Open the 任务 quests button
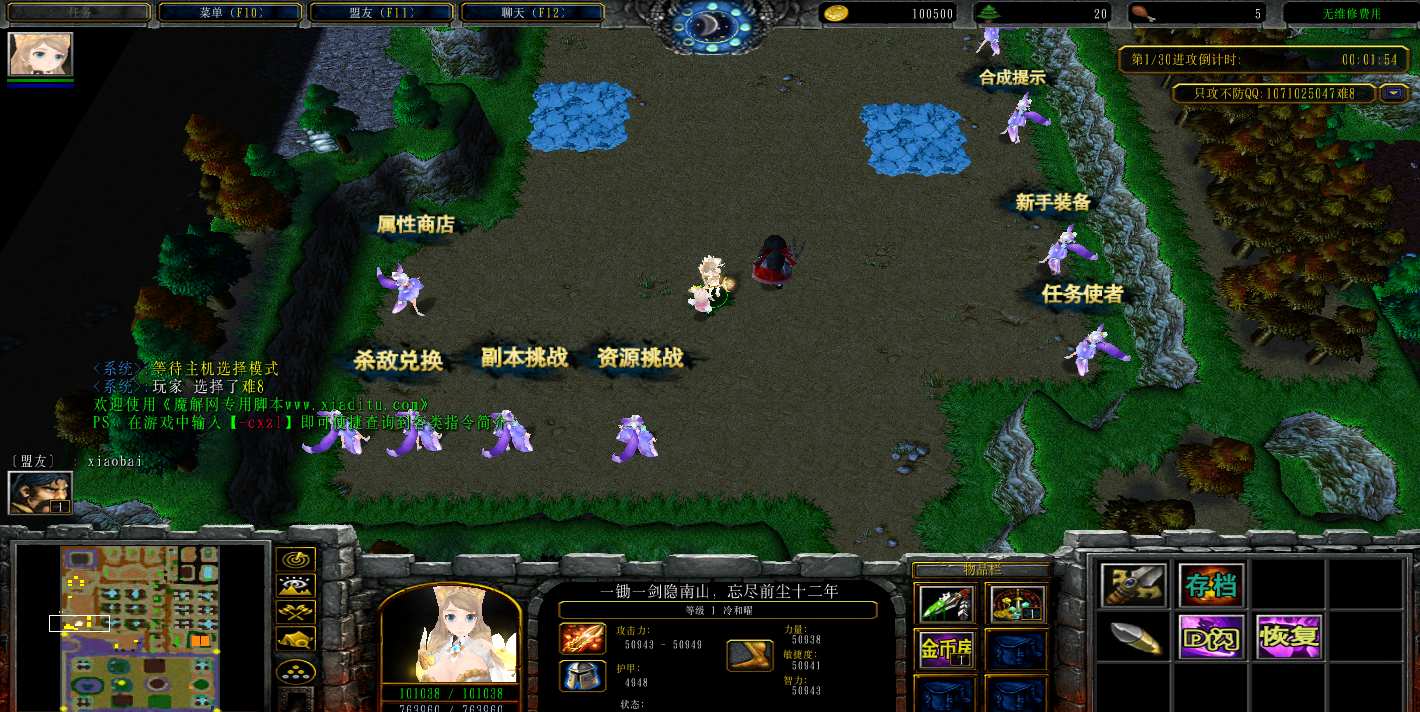This screenshot has width=1420, height=712. click(77, 13)
